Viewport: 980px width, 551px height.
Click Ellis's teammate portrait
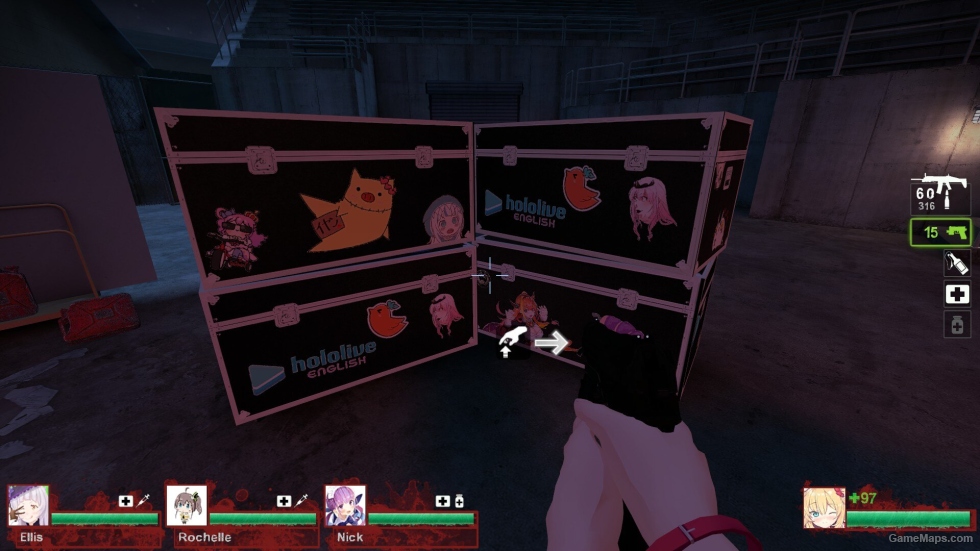(x=28, y=506)
